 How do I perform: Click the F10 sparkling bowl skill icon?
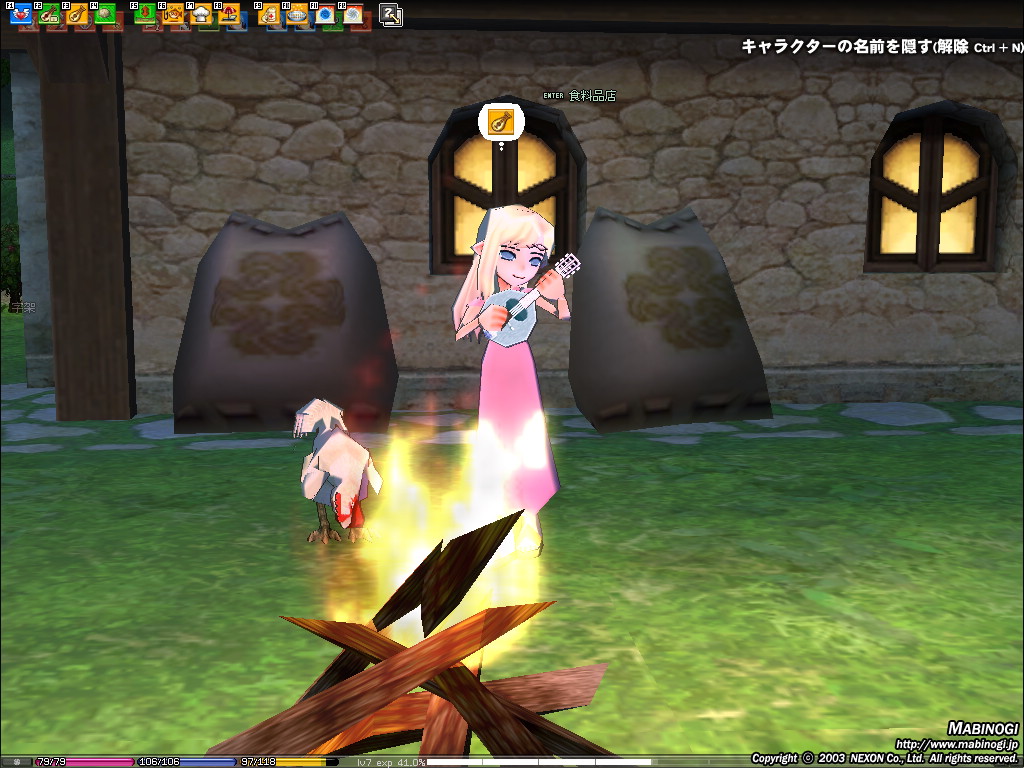coord(296,14)
